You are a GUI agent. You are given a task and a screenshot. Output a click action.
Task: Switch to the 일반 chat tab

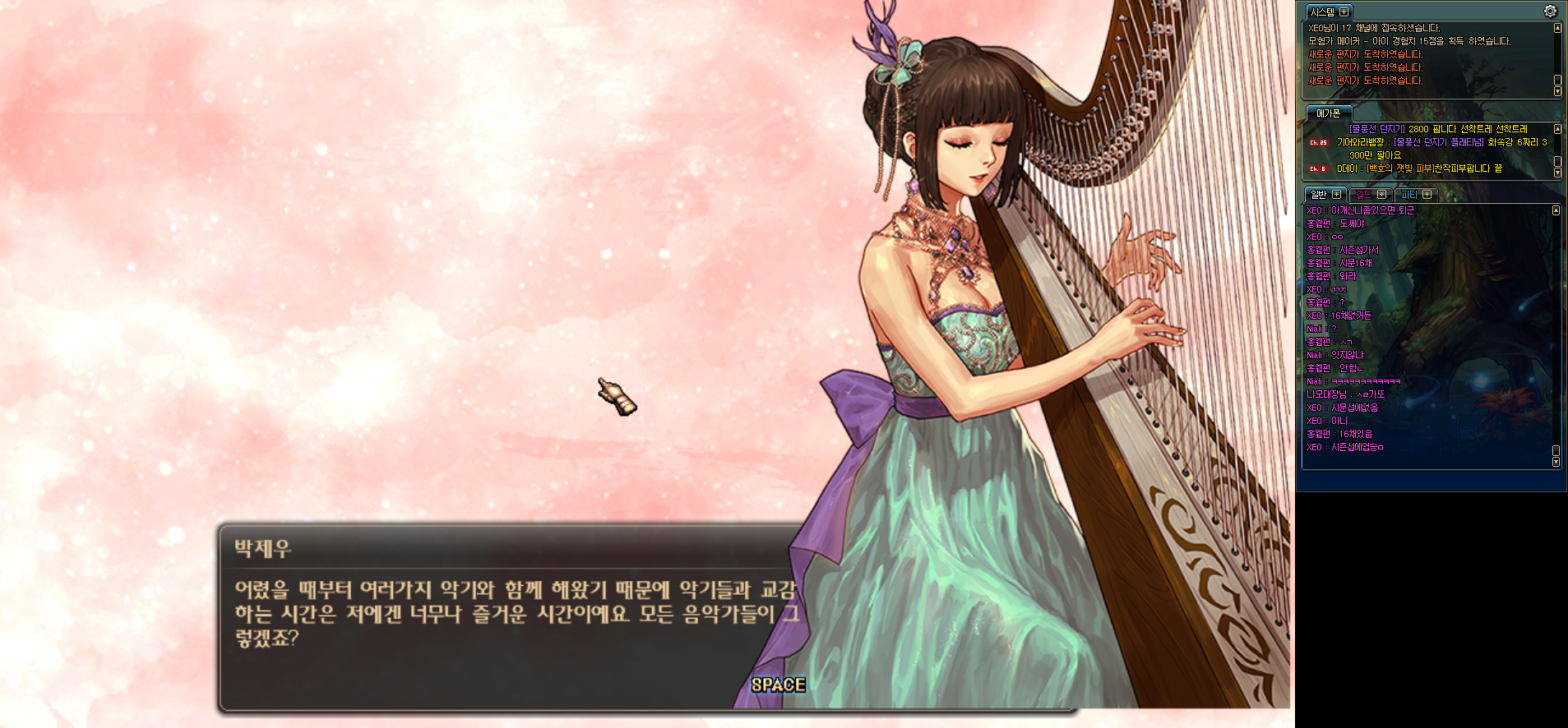point(1319,195)
